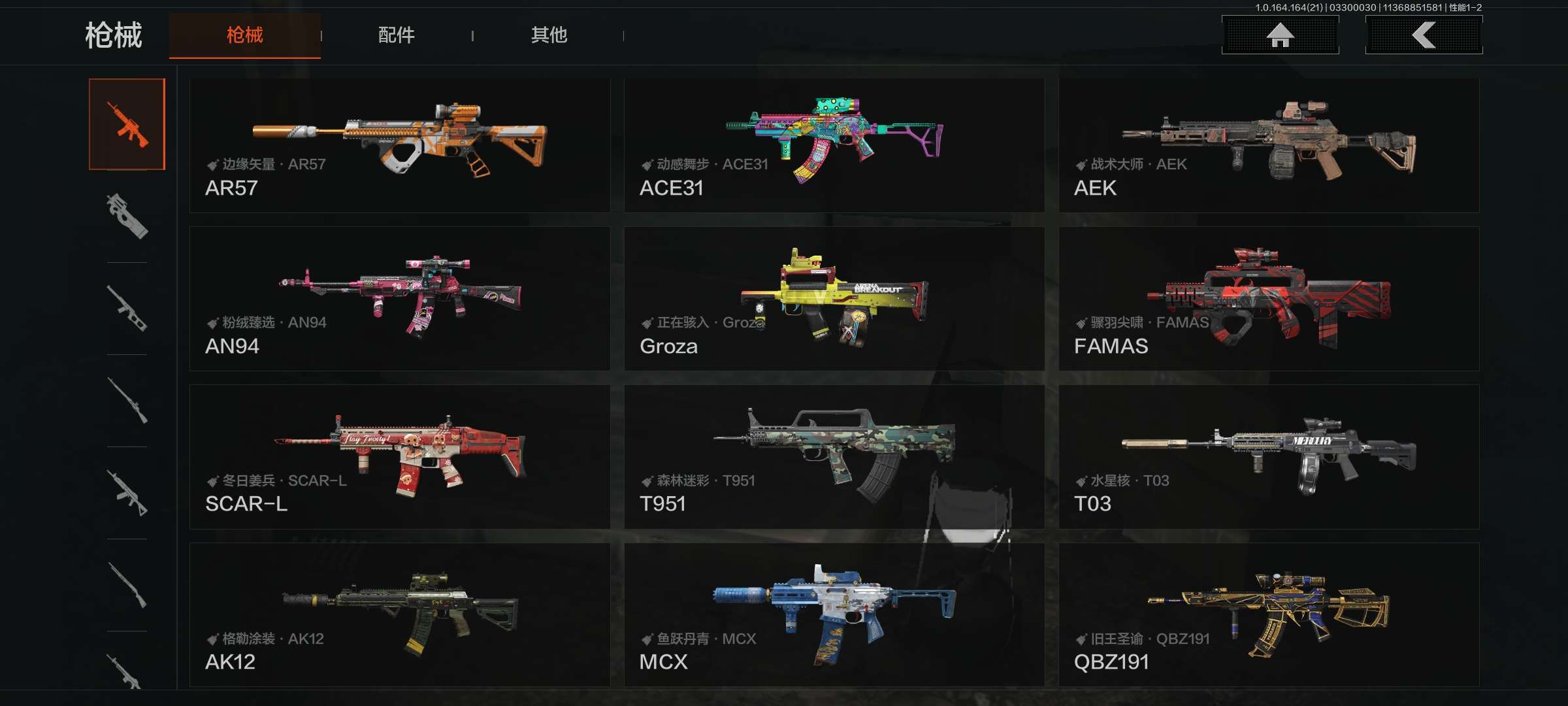This screenshot has width=1568, height=706.
Task: Open the SCAR-L weapon card
Action: click(399, 457)
